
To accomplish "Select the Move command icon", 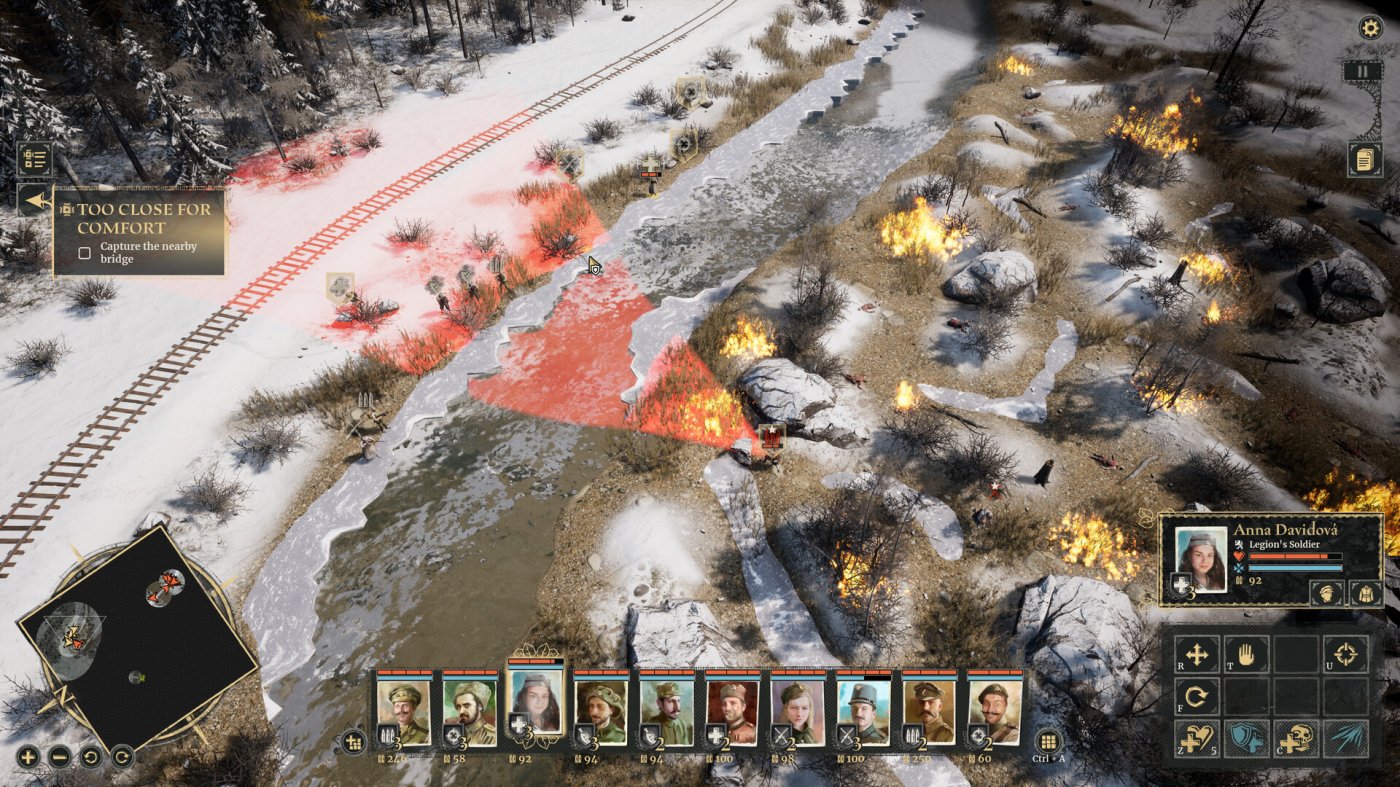I will [x=1195, y=655].
